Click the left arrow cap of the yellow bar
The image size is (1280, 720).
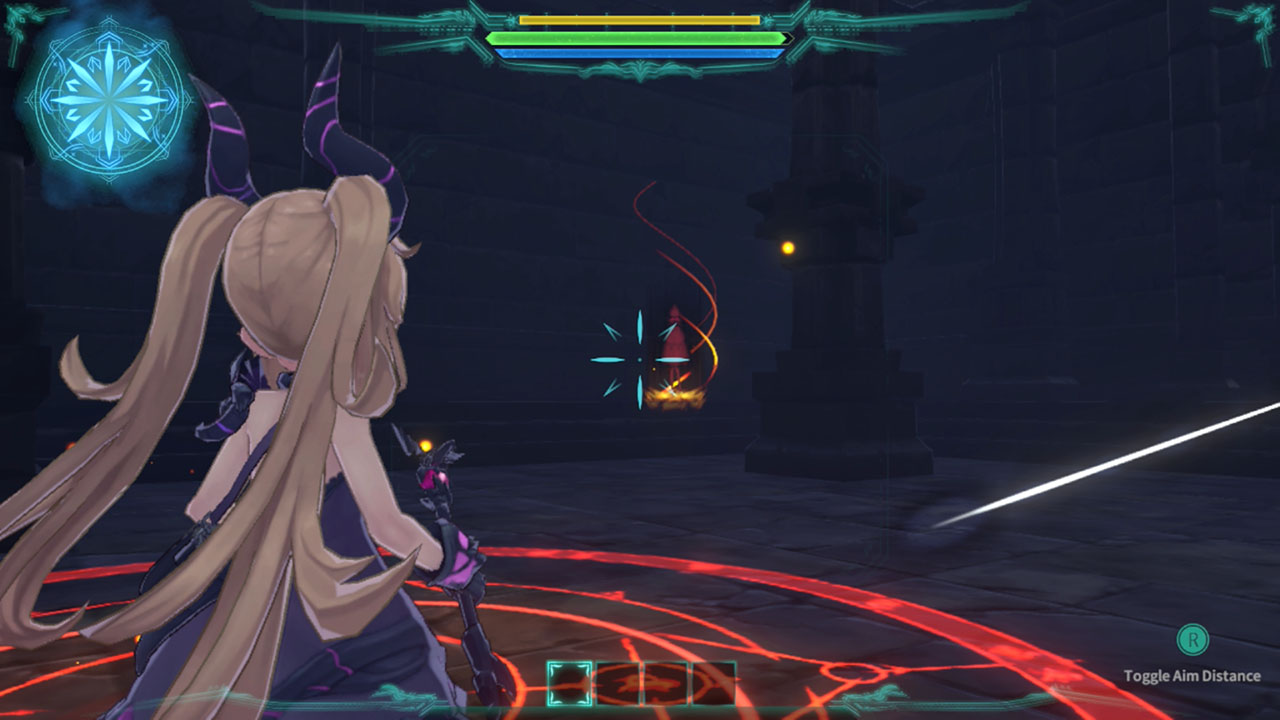[513, 18]
